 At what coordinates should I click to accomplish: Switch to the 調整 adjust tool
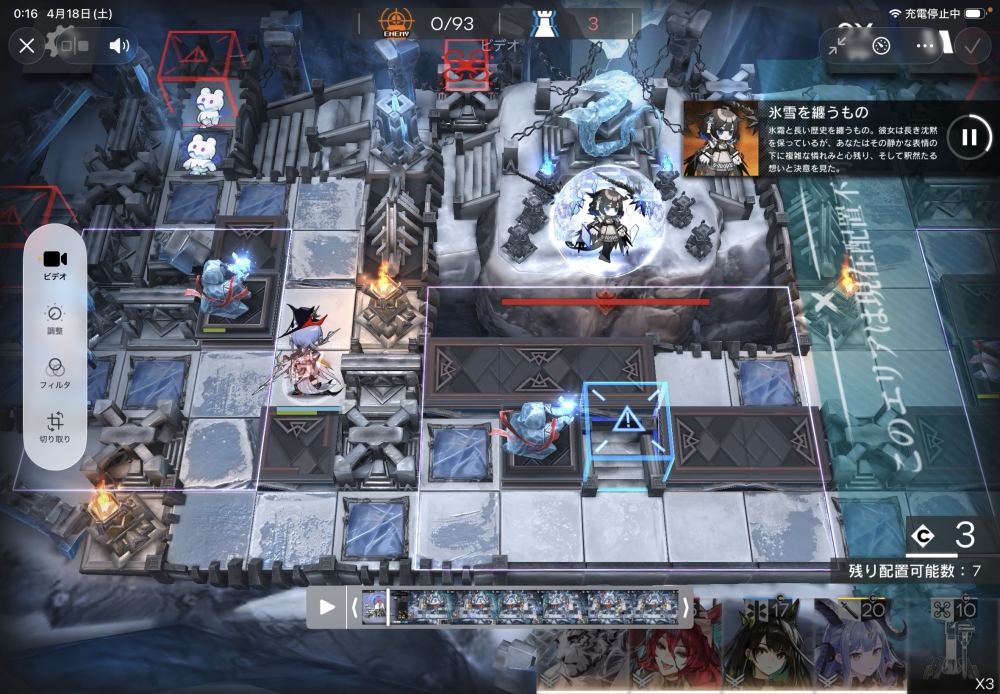click(55, 319)
